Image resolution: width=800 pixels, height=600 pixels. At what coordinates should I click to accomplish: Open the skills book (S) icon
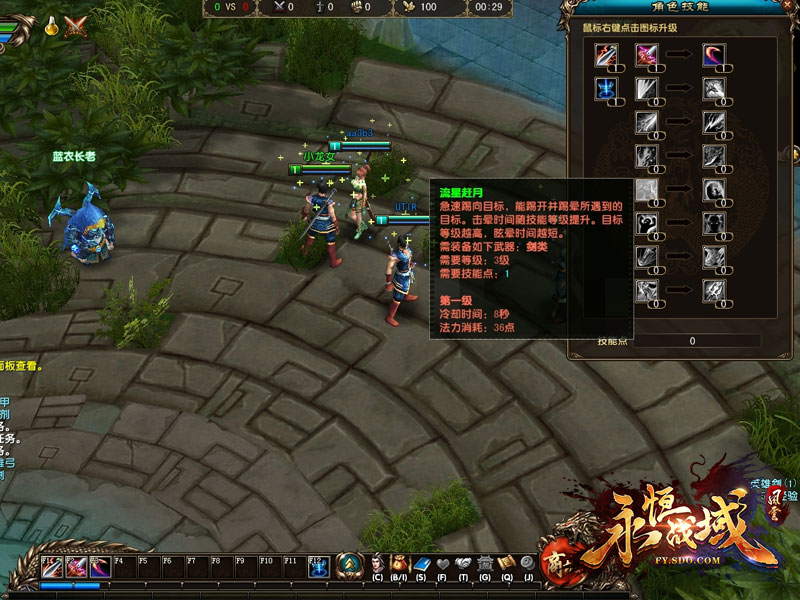click(x=421, y=565)
